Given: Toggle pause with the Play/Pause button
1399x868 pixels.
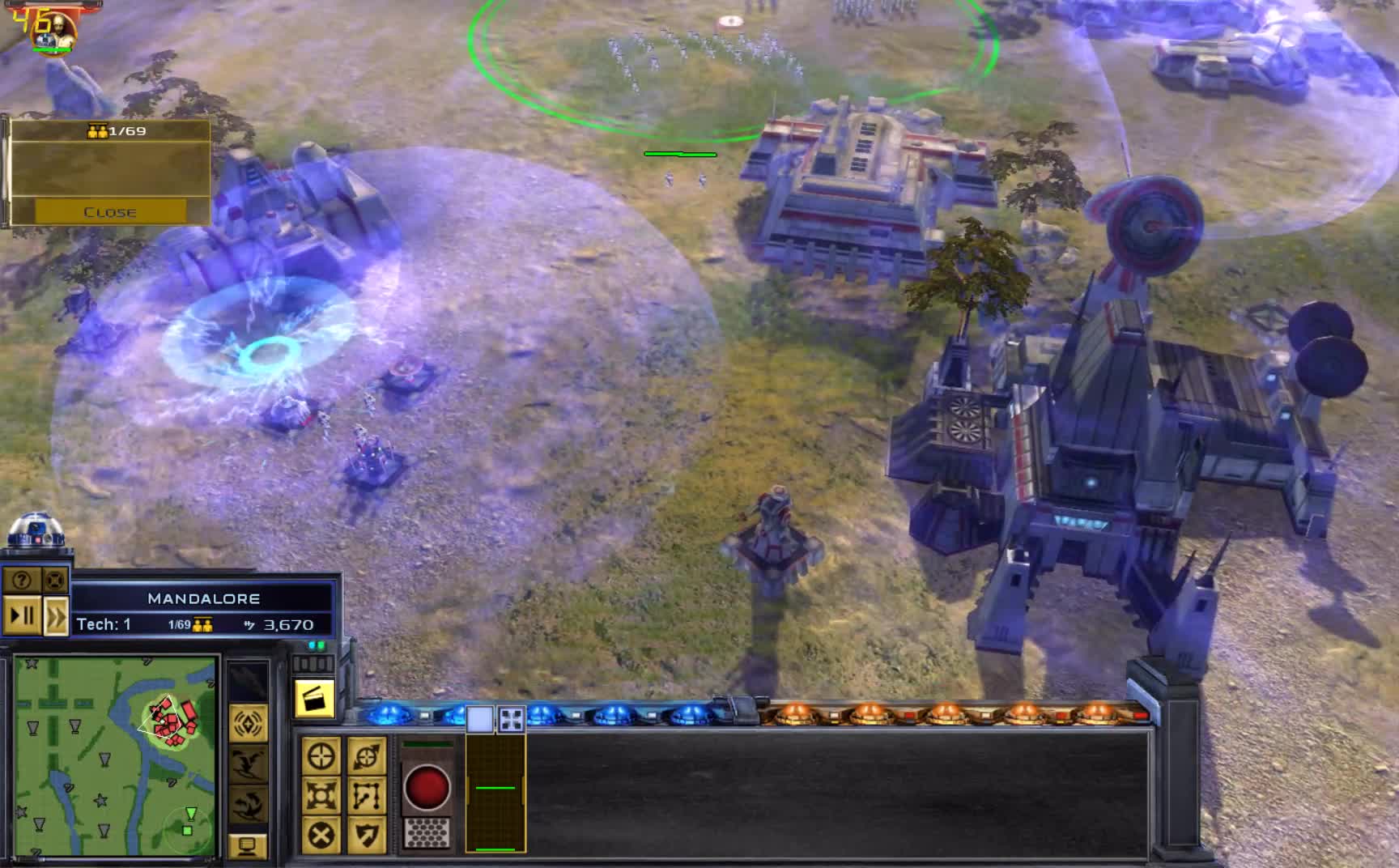Looking at the screenshot, I should click(21, 614).
